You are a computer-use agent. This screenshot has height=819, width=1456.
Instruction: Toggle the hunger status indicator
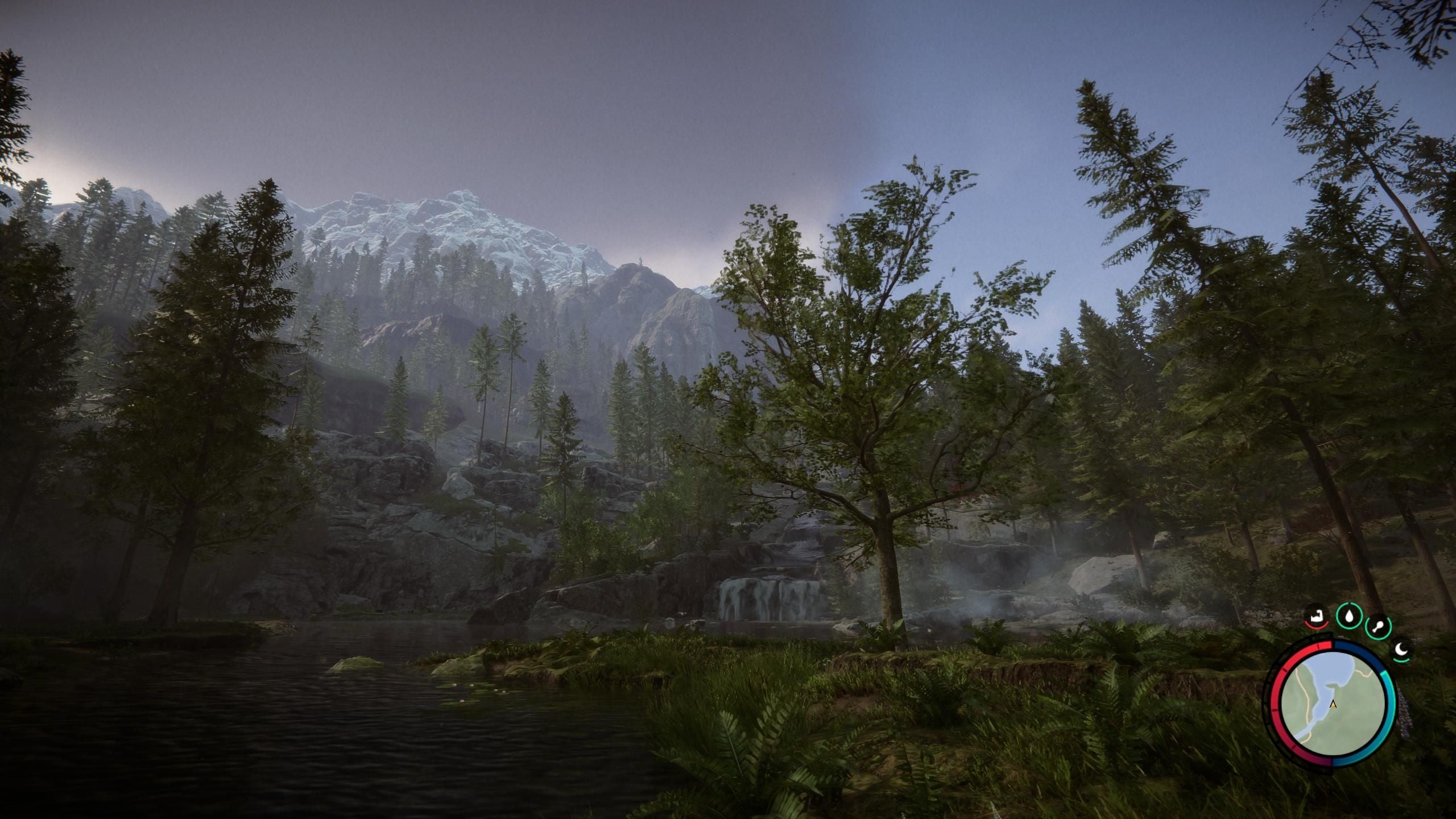click(x=1316, y=617)
